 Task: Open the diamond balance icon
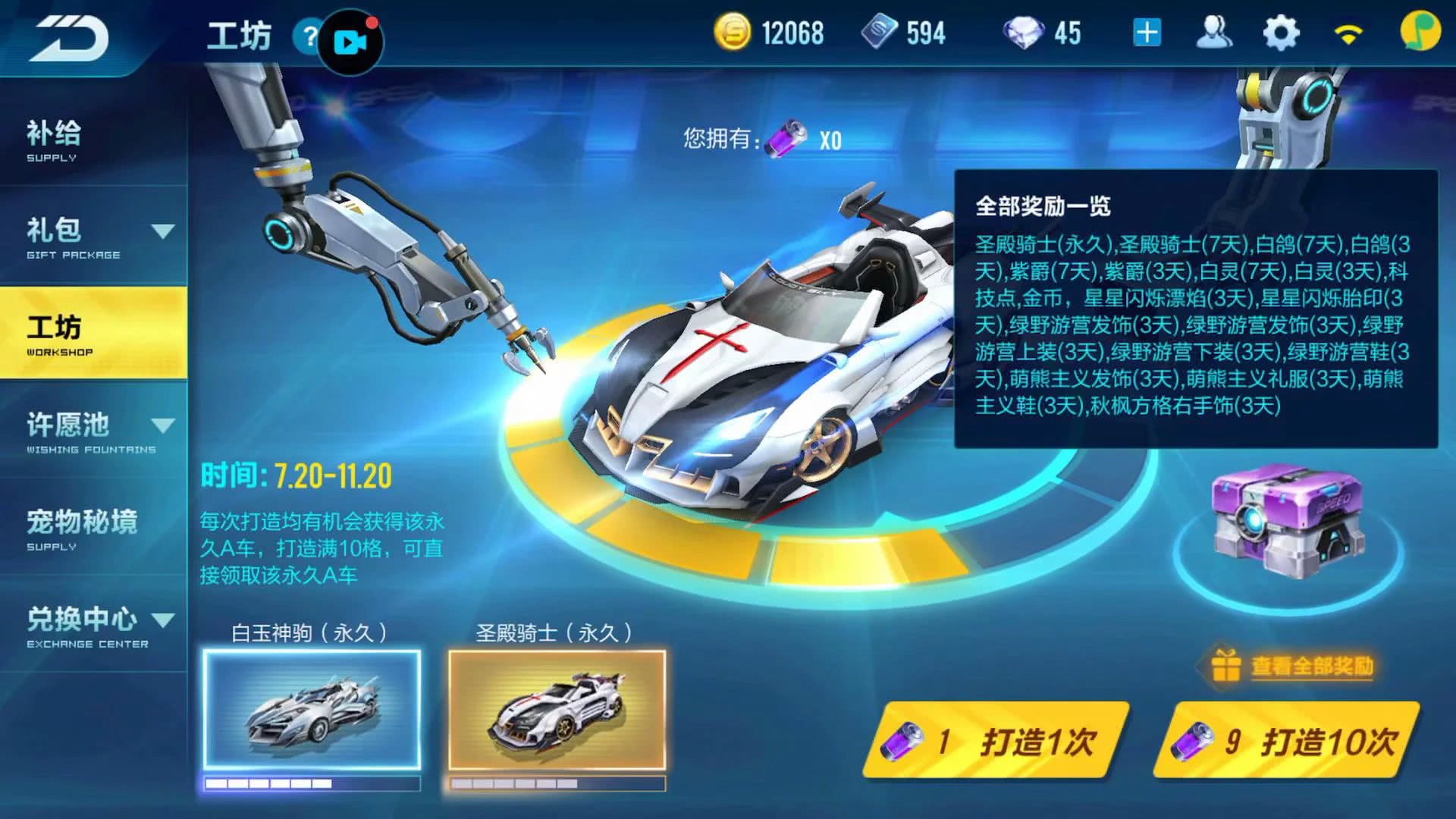pyautogui.click(x=1028, y=33)
